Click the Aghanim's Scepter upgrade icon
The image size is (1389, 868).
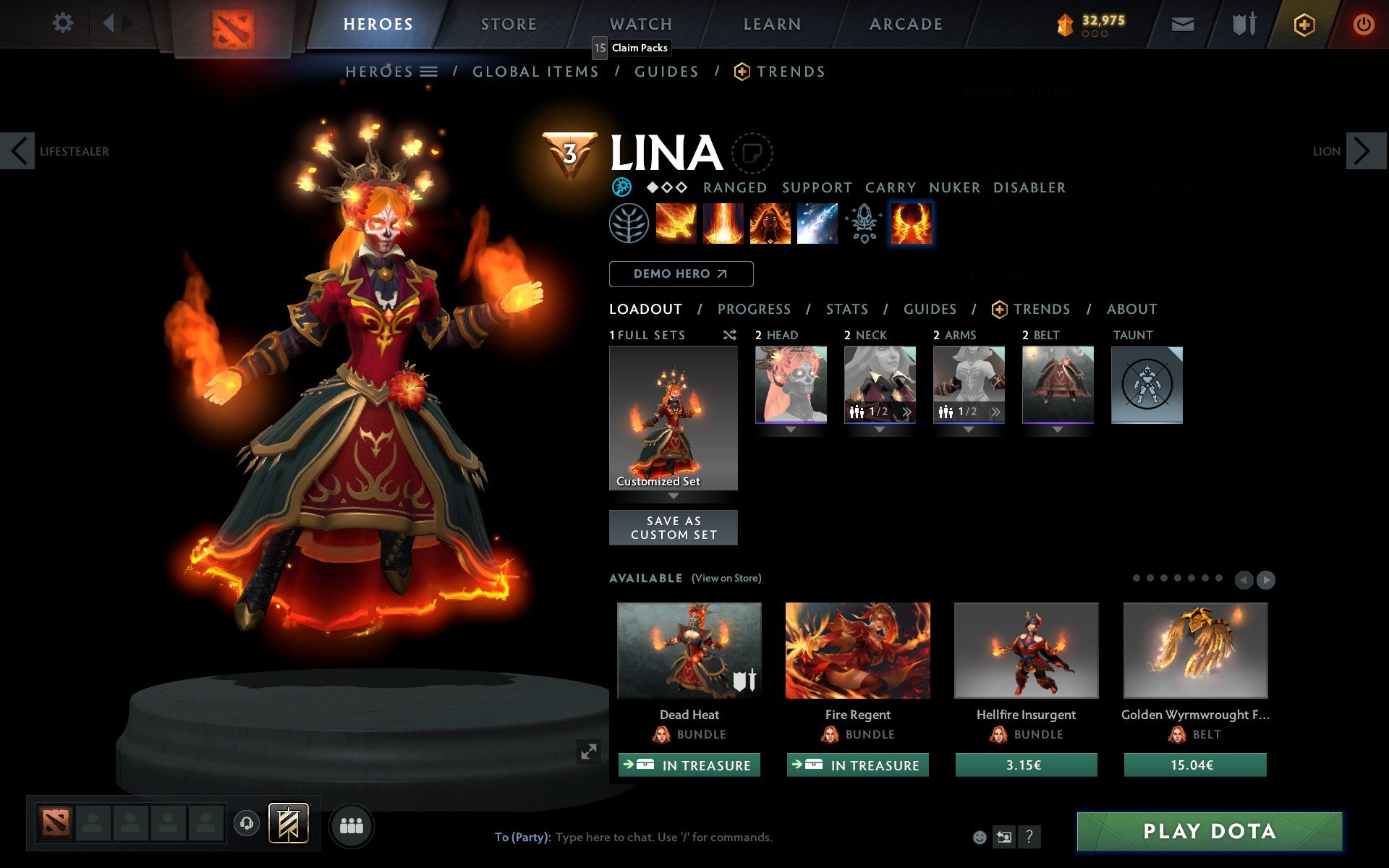pyautogui.click(x=864, y=223)
